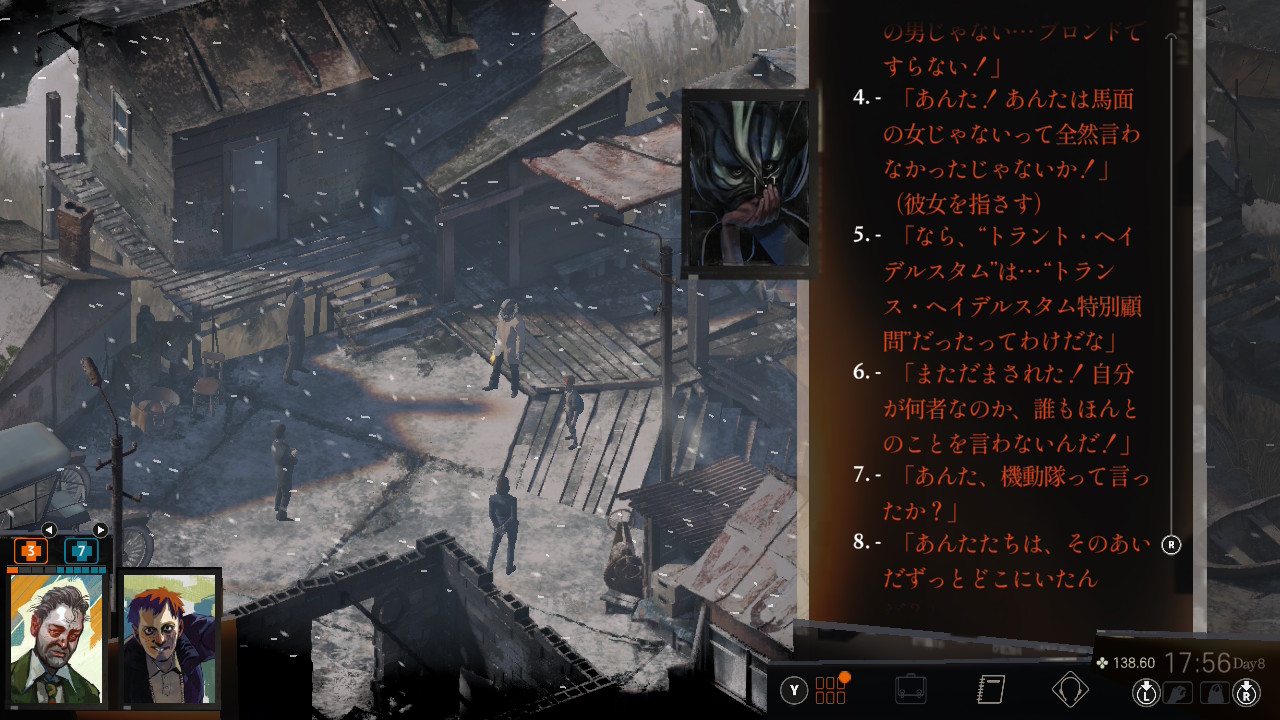The width and height of the screenshot is (1280, 720).
Task: Use the orange health healing cross
Action: [x=30, y=551]
